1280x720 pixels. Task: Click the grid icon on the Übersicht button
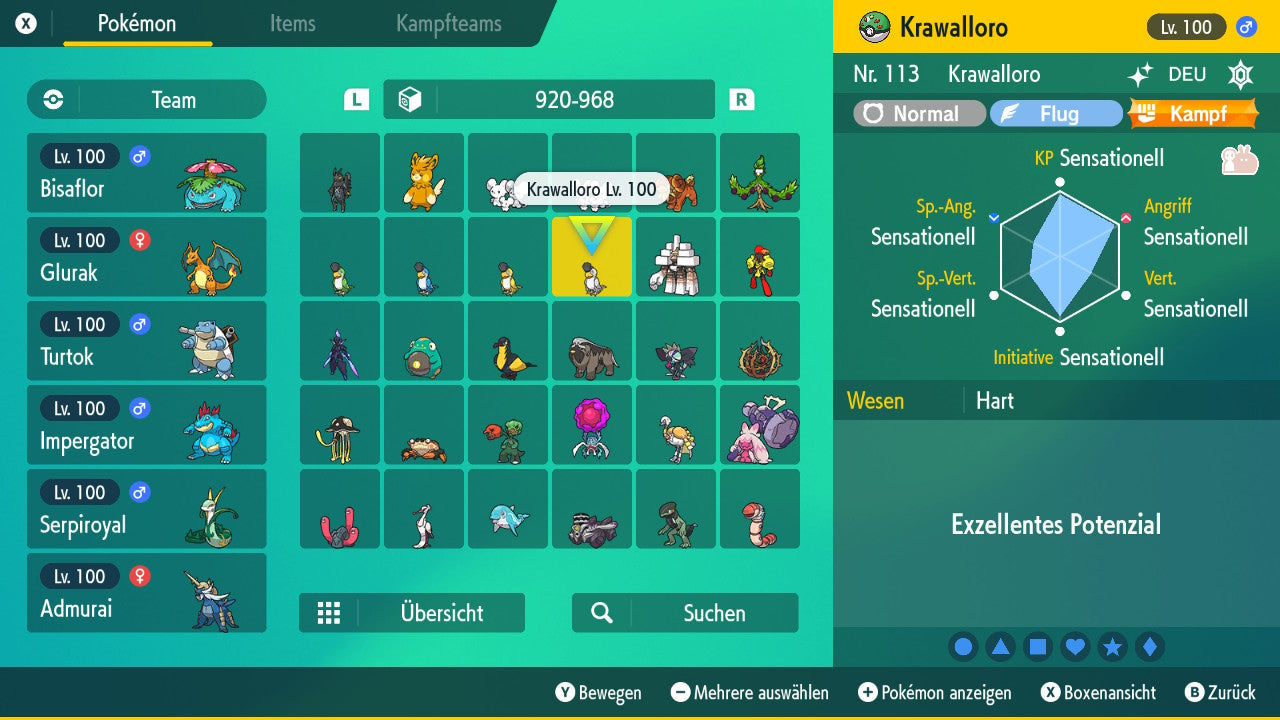point(329,612)
